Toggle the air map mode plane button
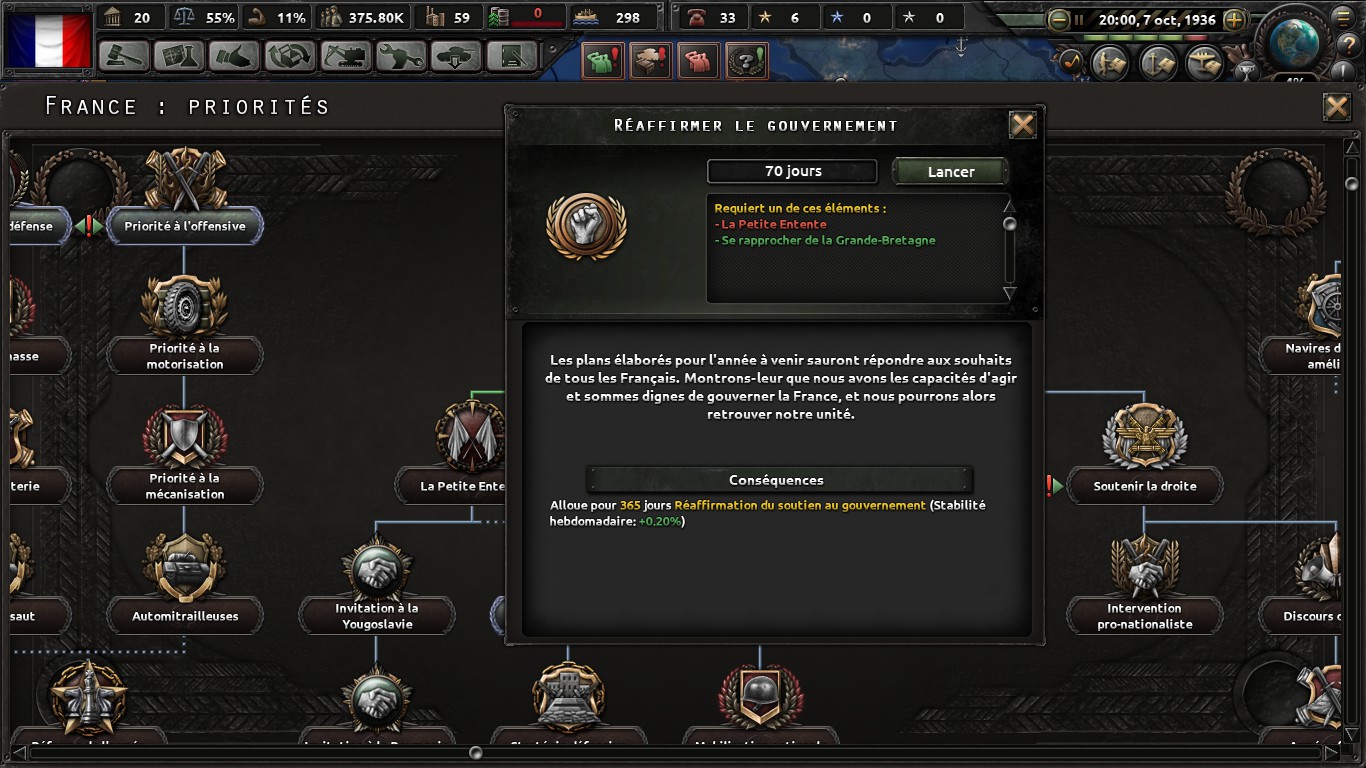The width and height of the screenshot is (1366, 768). pos(1203,64)
